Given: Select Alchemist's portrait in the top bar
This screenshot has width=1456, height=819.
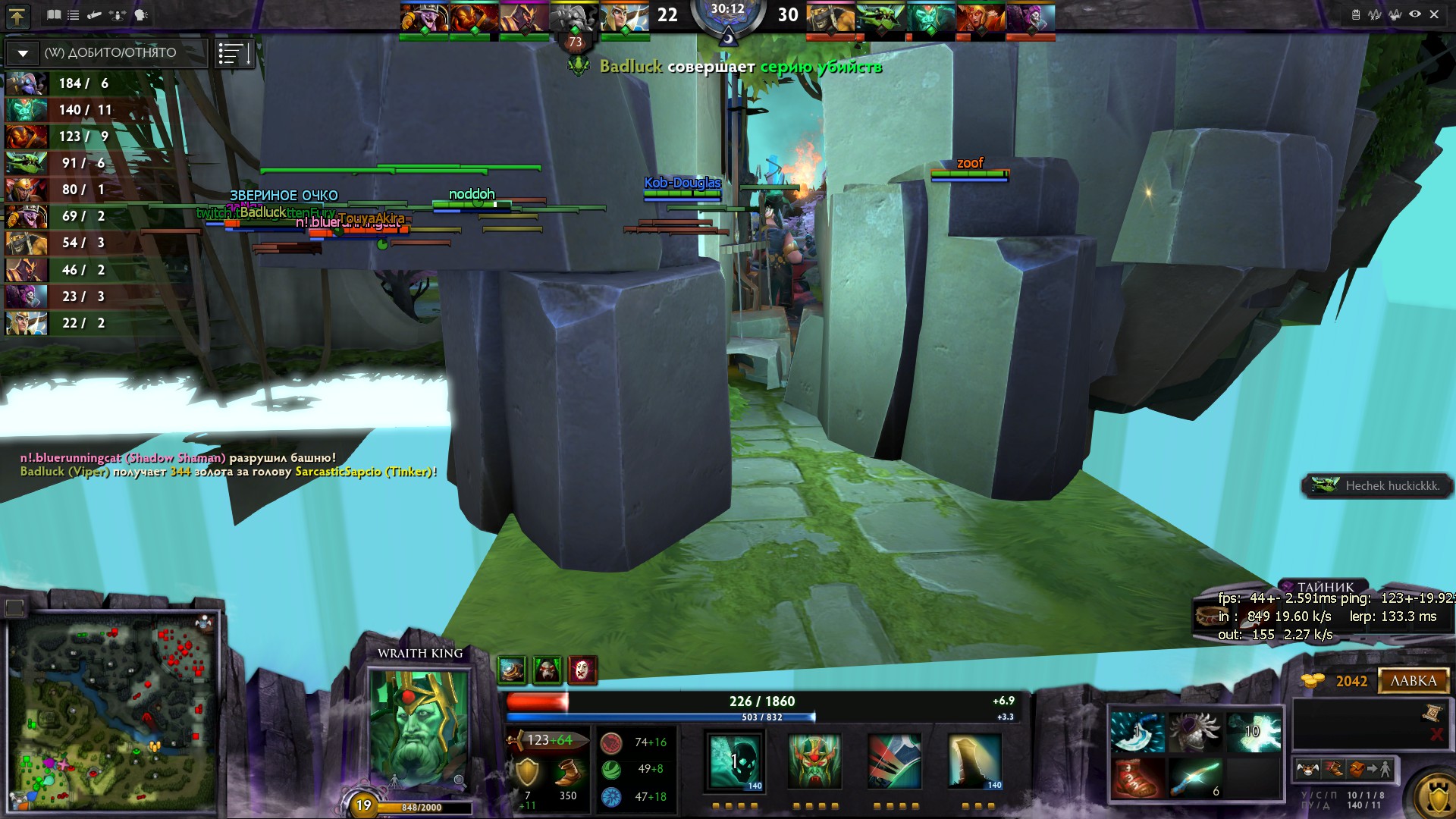Looking at the screenshot, I should click(831, 17).
